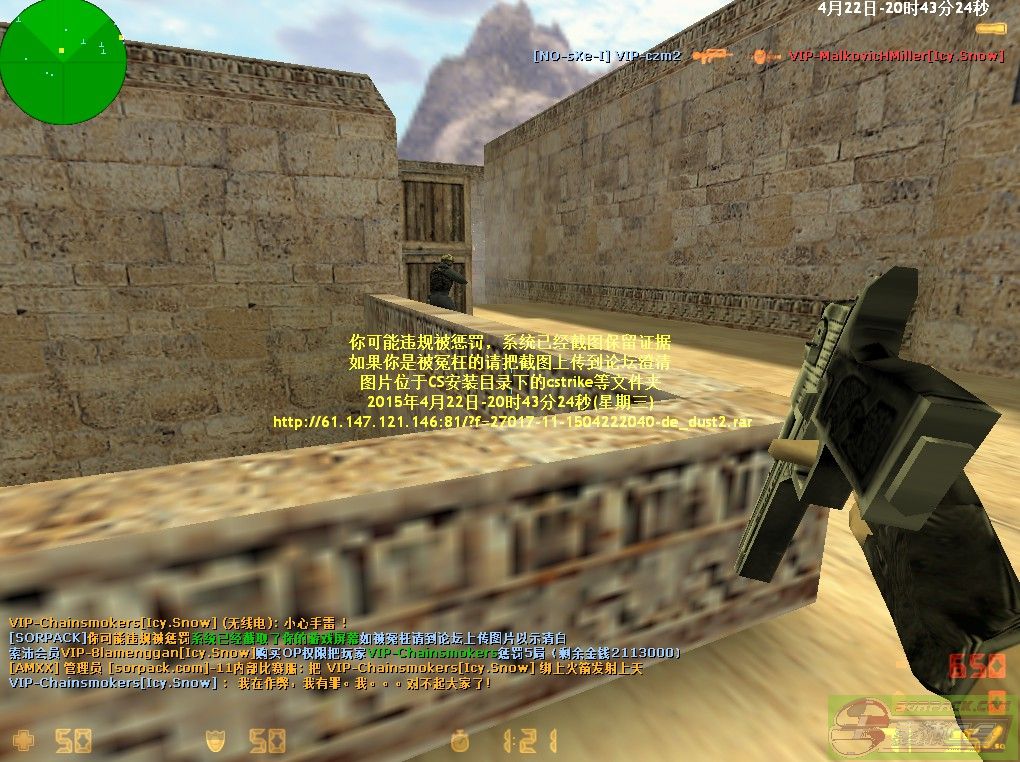Select victim name VIP-MalkovichMiller in kill feed

(x=895, y=56)
